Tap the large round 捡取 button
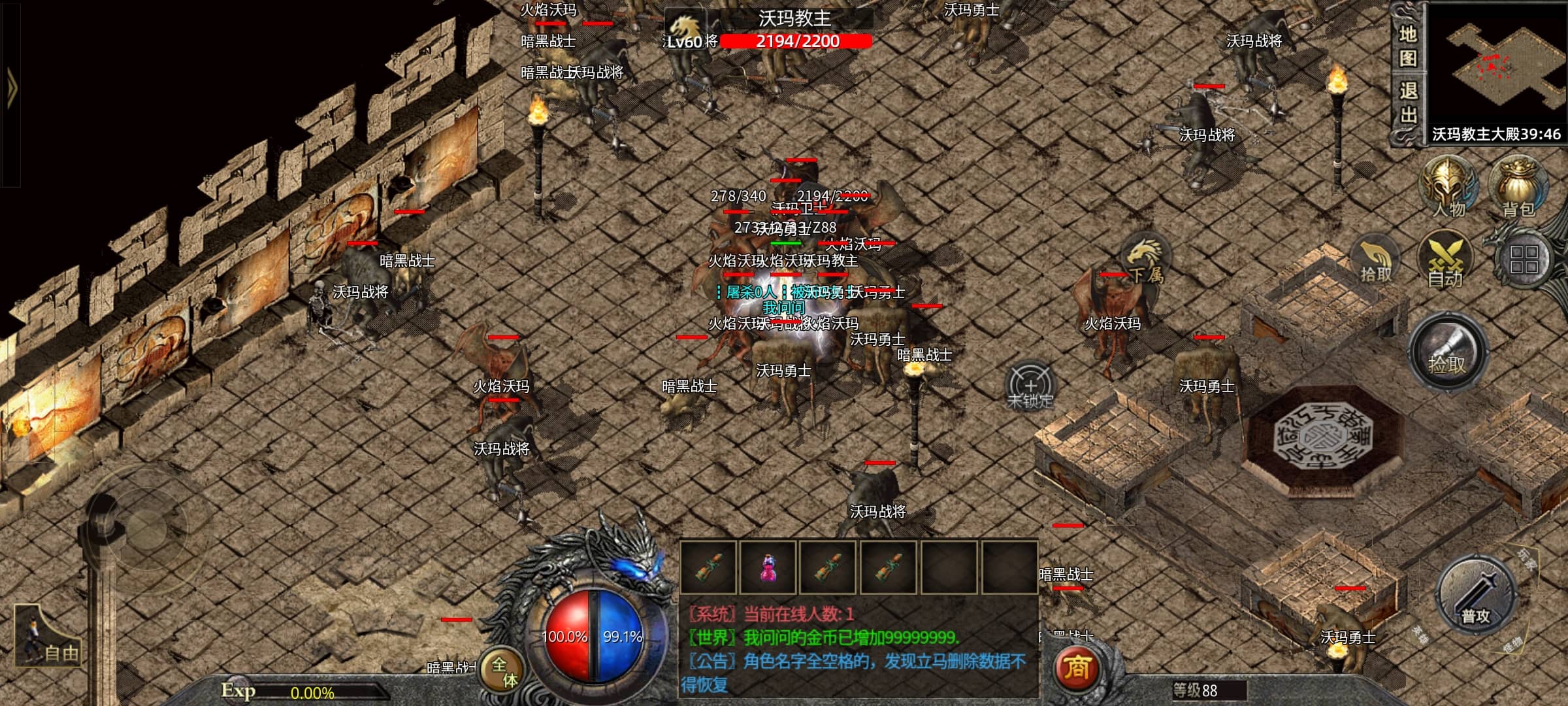 coord(1448,353)
